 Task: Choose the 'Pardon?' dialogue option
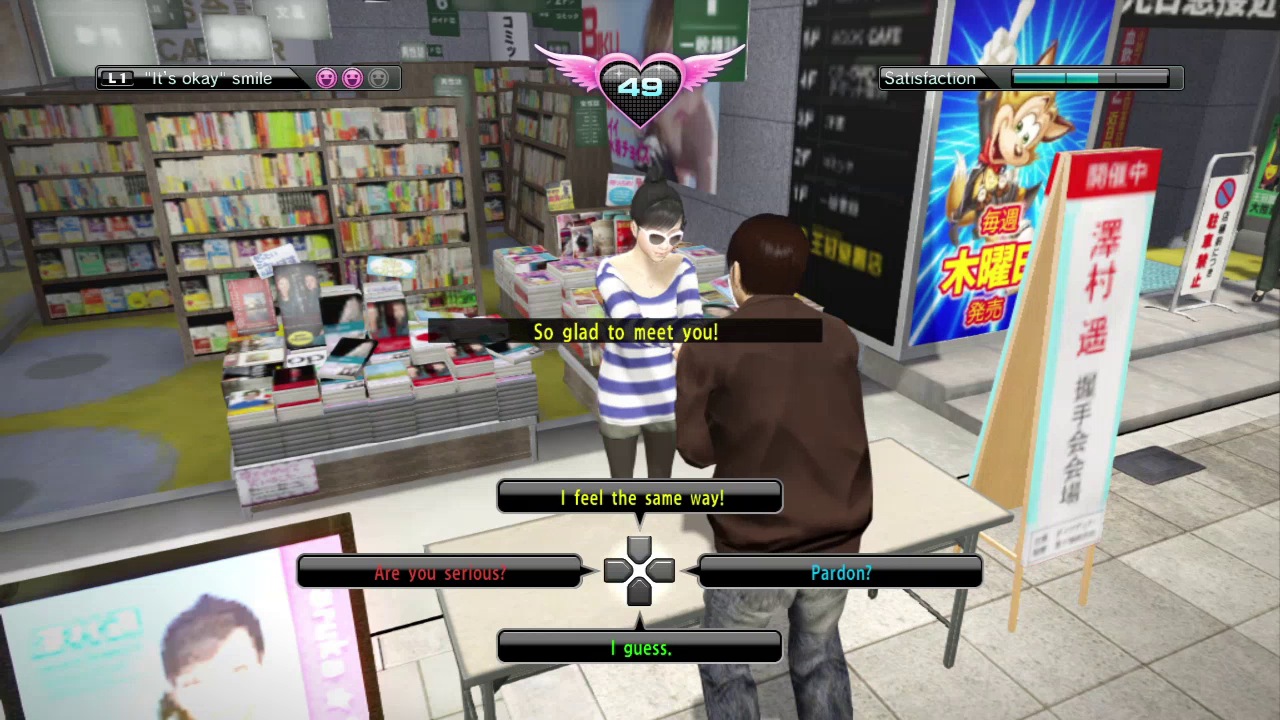point(841,572)
